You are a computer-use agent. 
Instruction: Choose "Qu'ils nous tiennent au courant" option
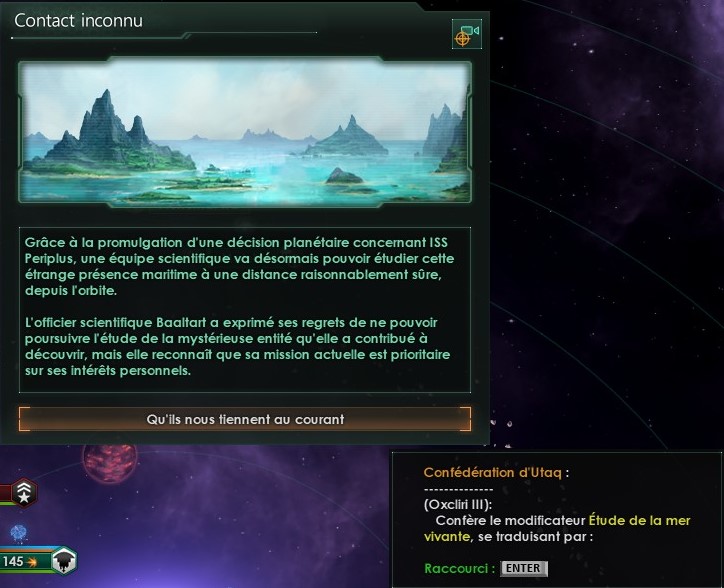click(x=245, y=419)
